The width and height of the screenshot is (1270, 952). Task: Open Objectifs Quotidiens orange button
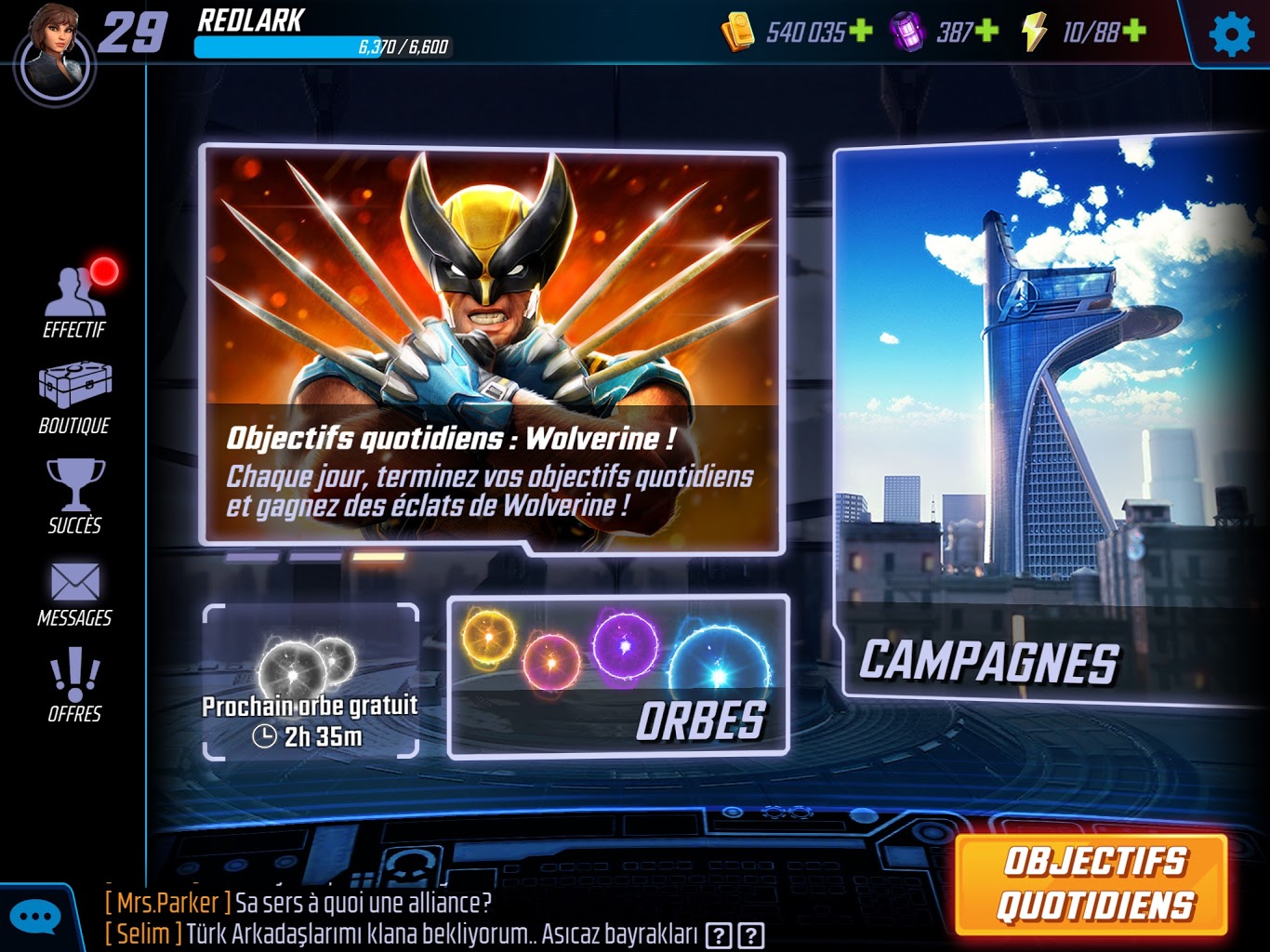(x=1093, y=883)
